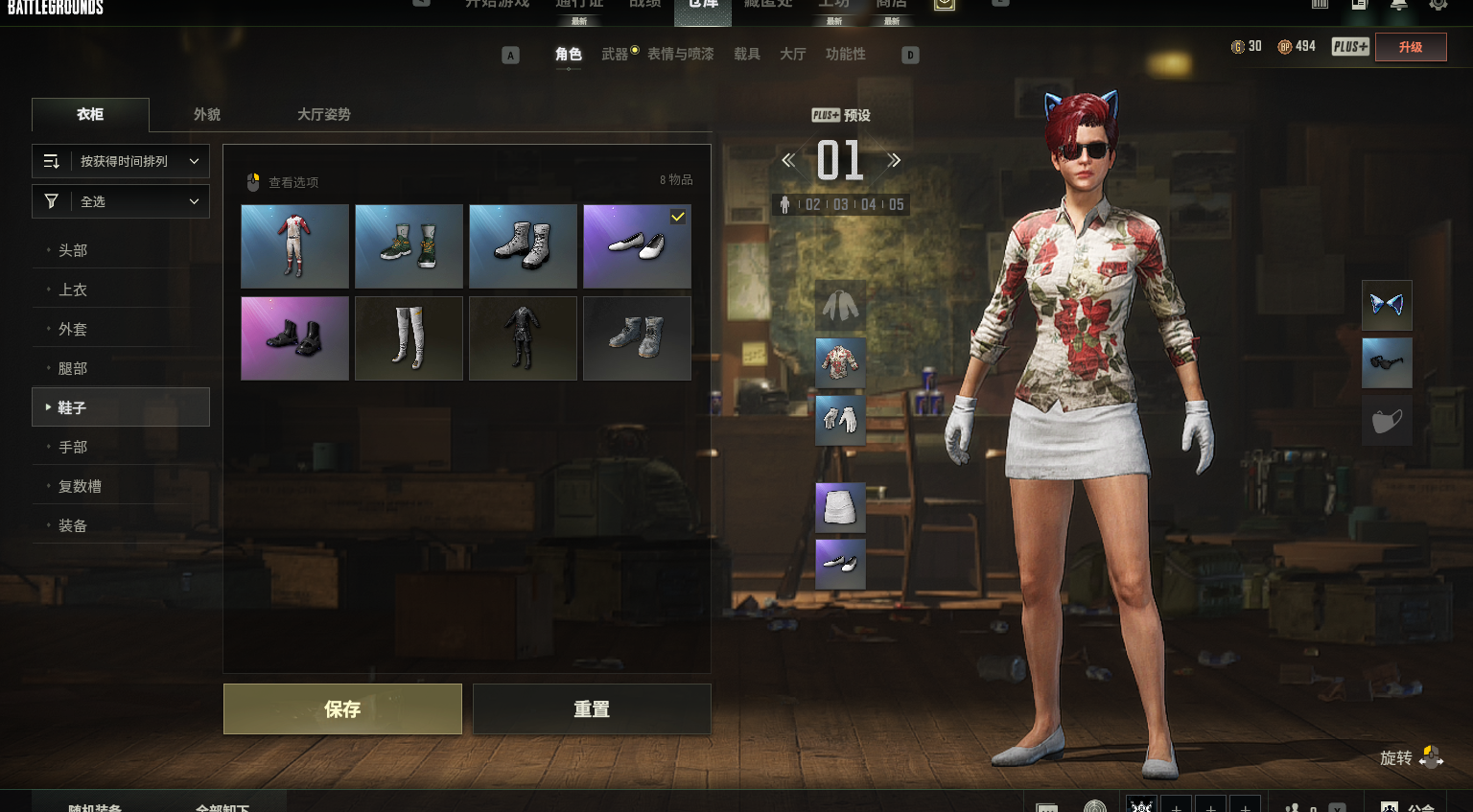Switch to the 外貌 appearance tab

(207, 114)
